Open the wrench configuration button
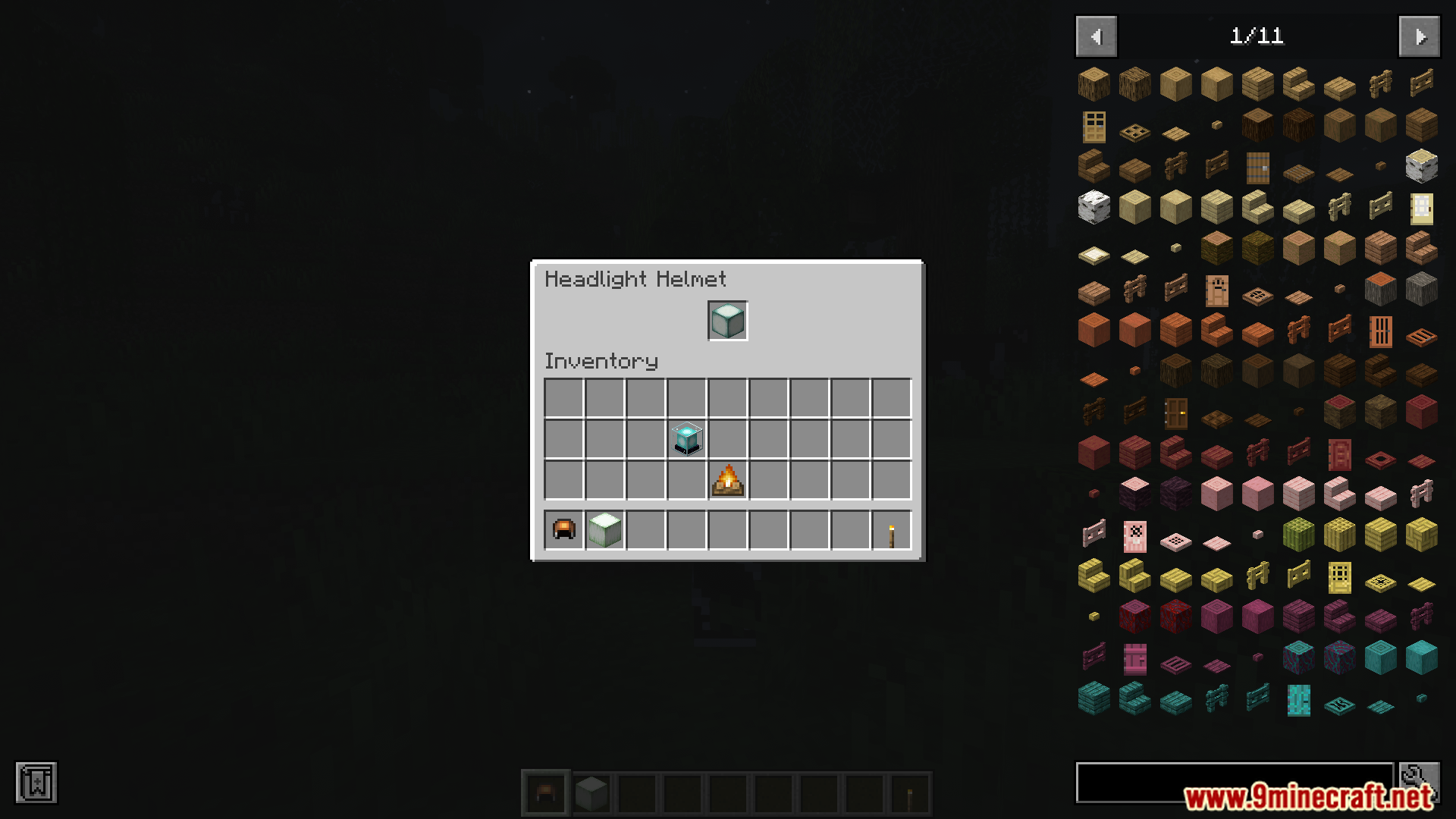Viewport: 1456px width, 819px height. click(x=1419, y=782)
